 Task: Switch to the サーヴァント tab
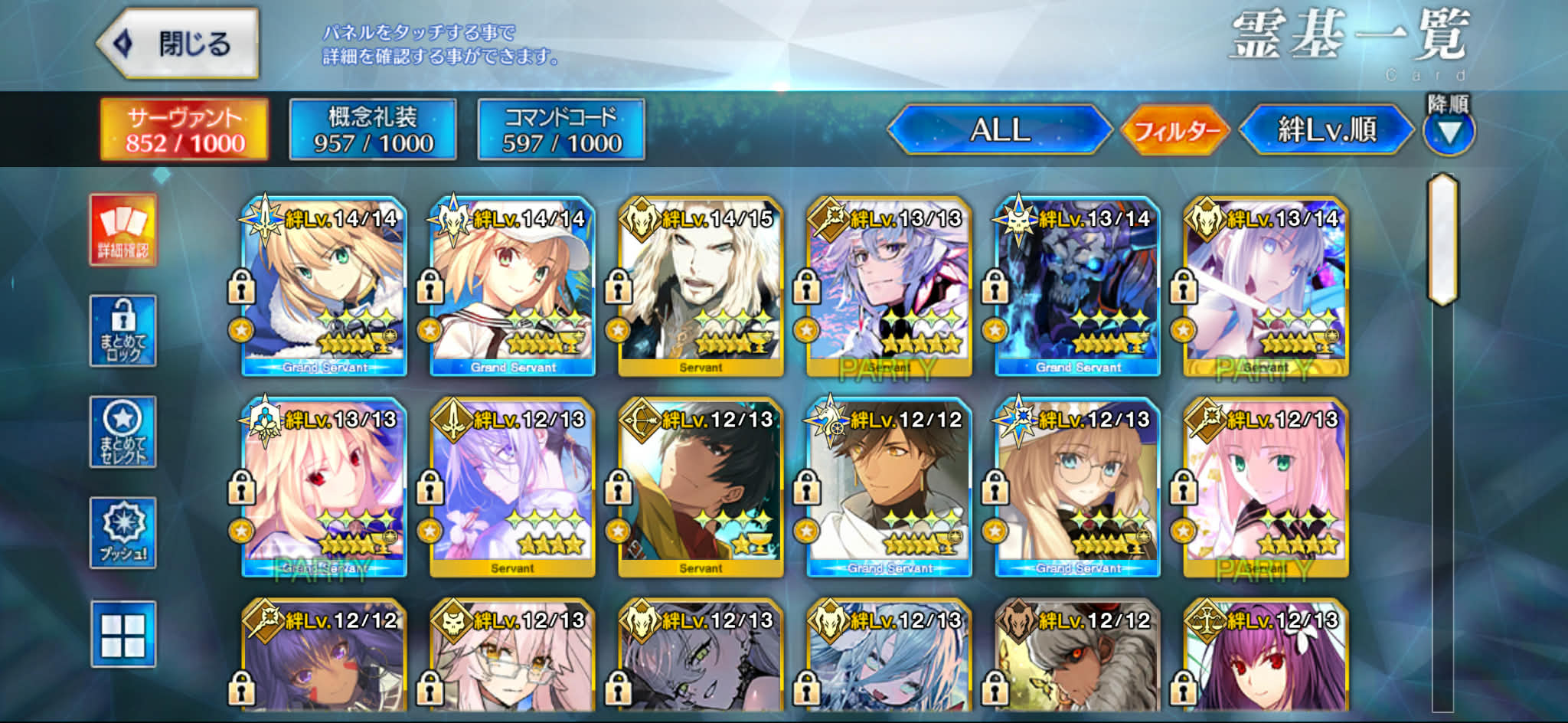pos(185,129)
